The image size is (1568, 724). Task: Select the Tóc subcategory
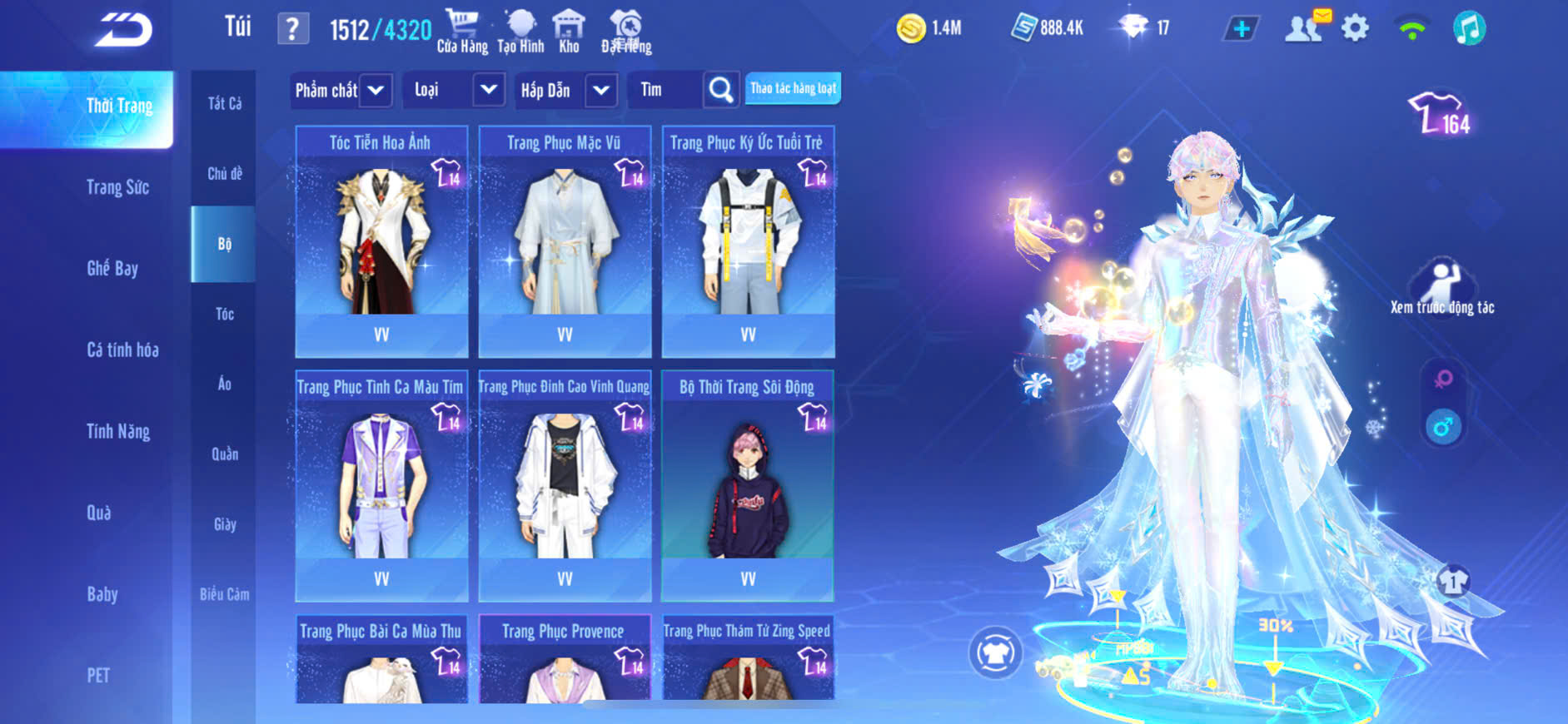pyautogui.click(x=224, y=314)
